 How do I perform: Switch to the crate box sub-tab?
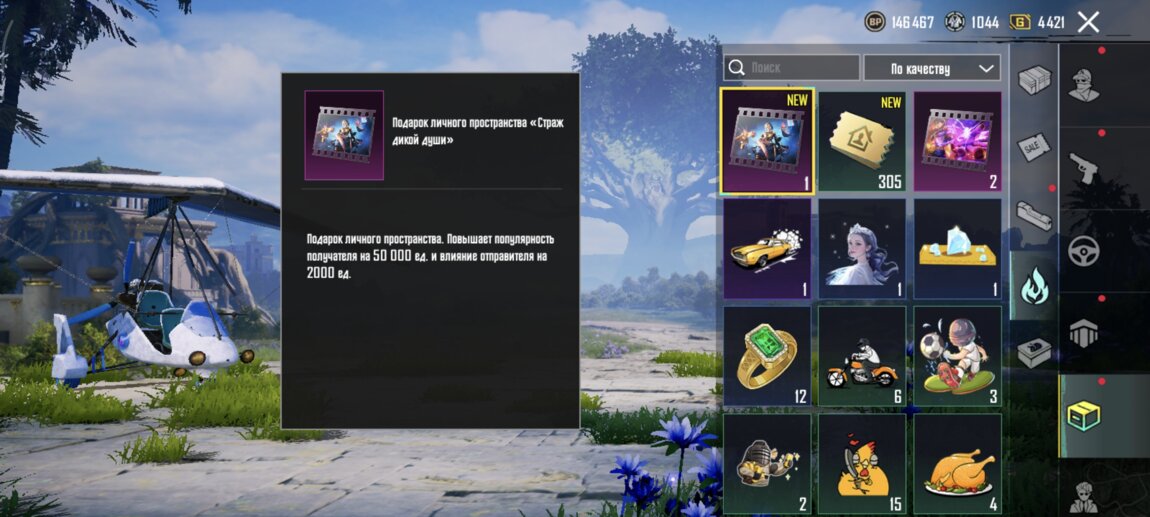tap(1035, 79)
